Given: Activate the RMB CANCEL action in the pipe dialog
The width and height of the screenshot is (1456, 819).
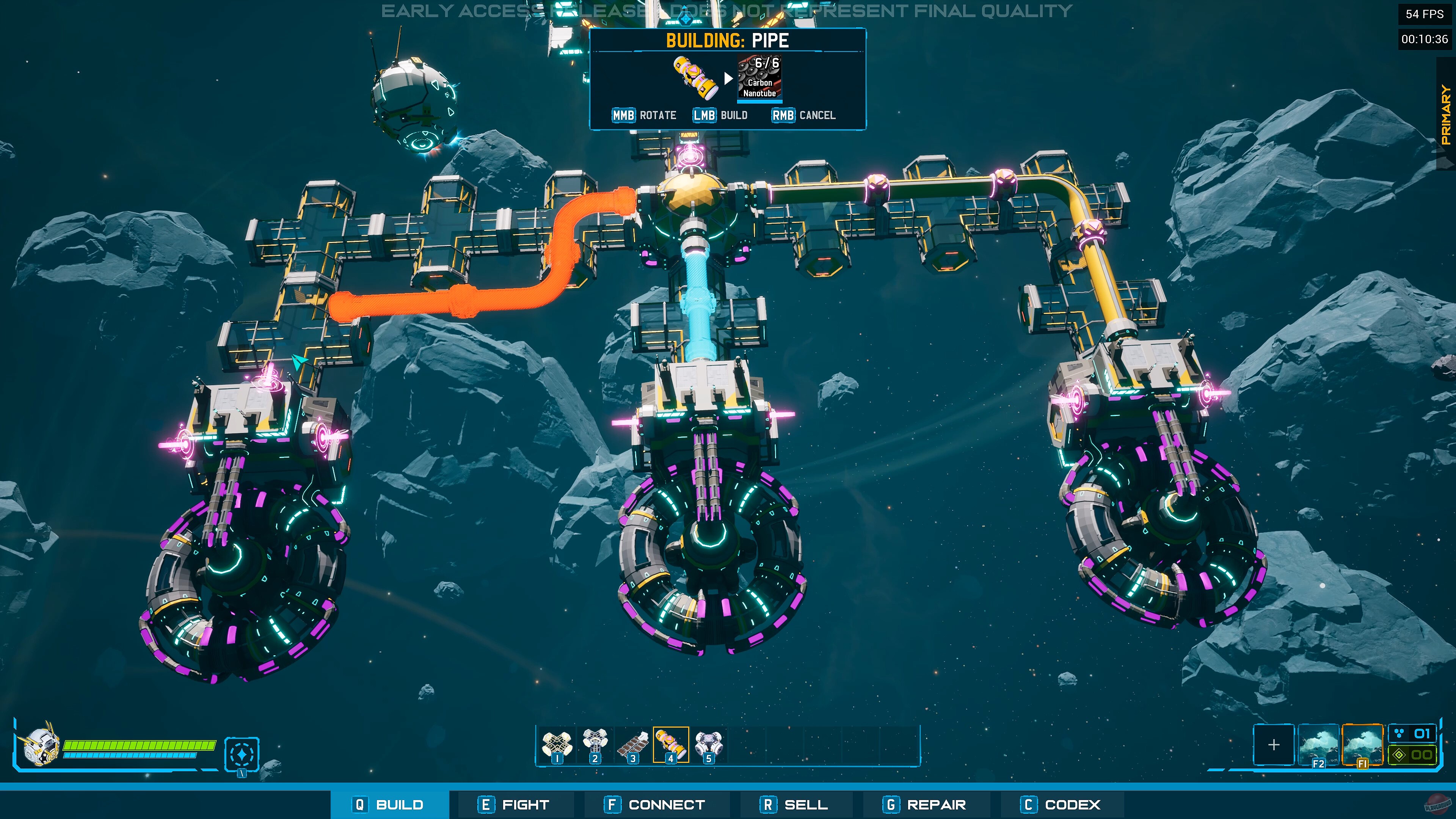Looking at the screenshot, I should tap(805, 115).
